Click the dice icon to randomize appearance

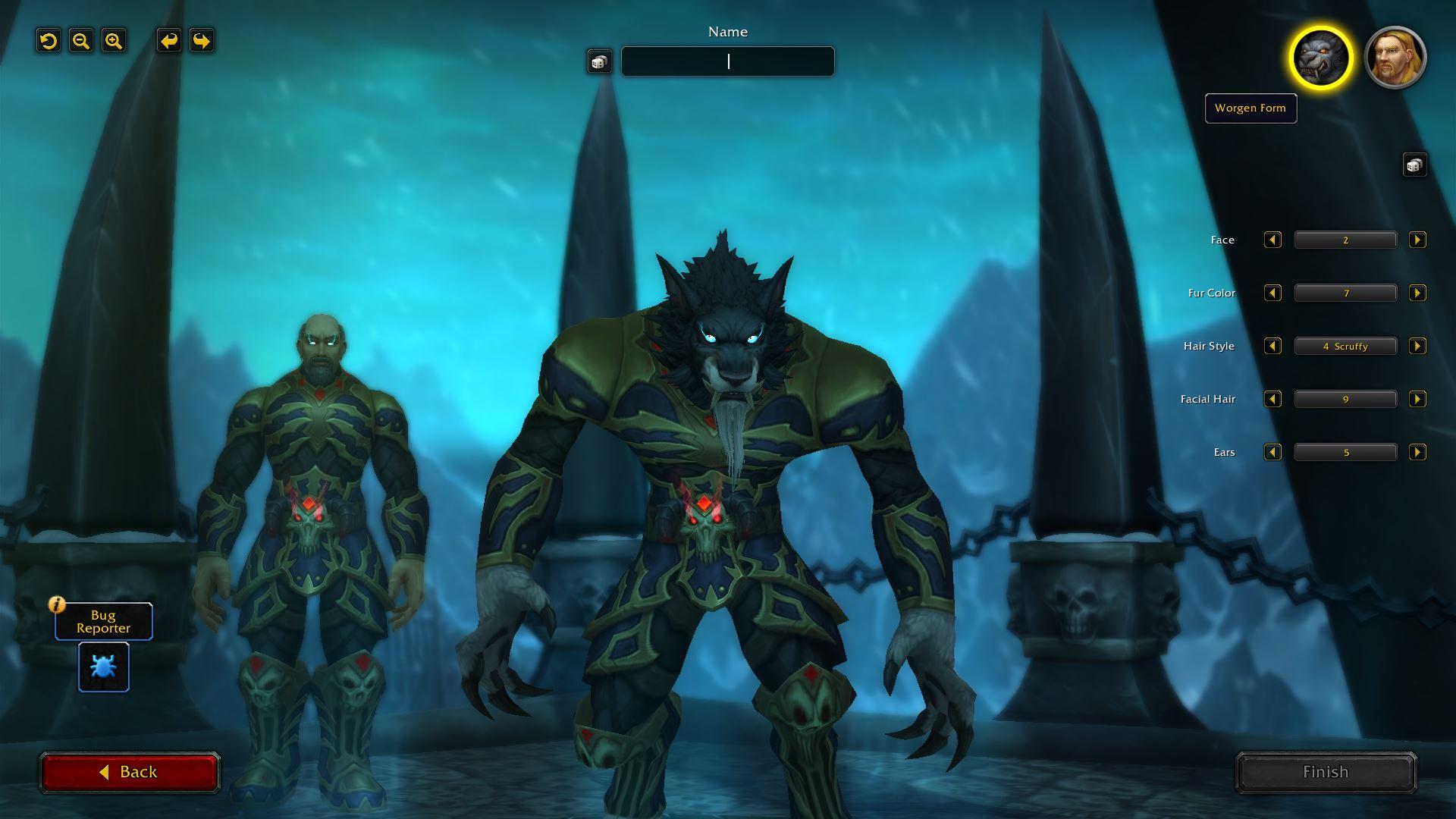(x=1414, y=165)
